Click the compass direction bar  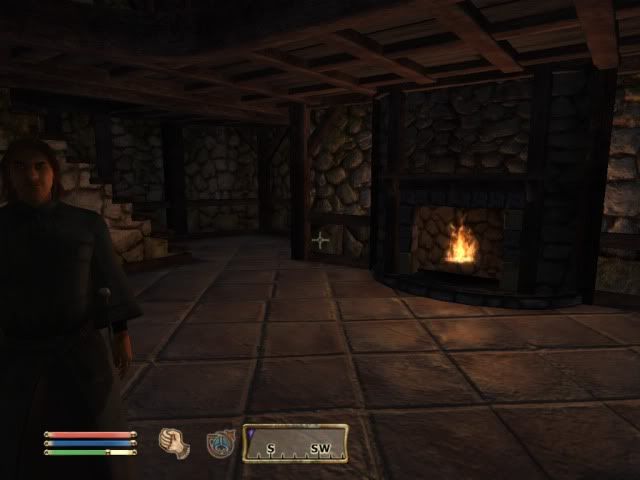[296, 443]
